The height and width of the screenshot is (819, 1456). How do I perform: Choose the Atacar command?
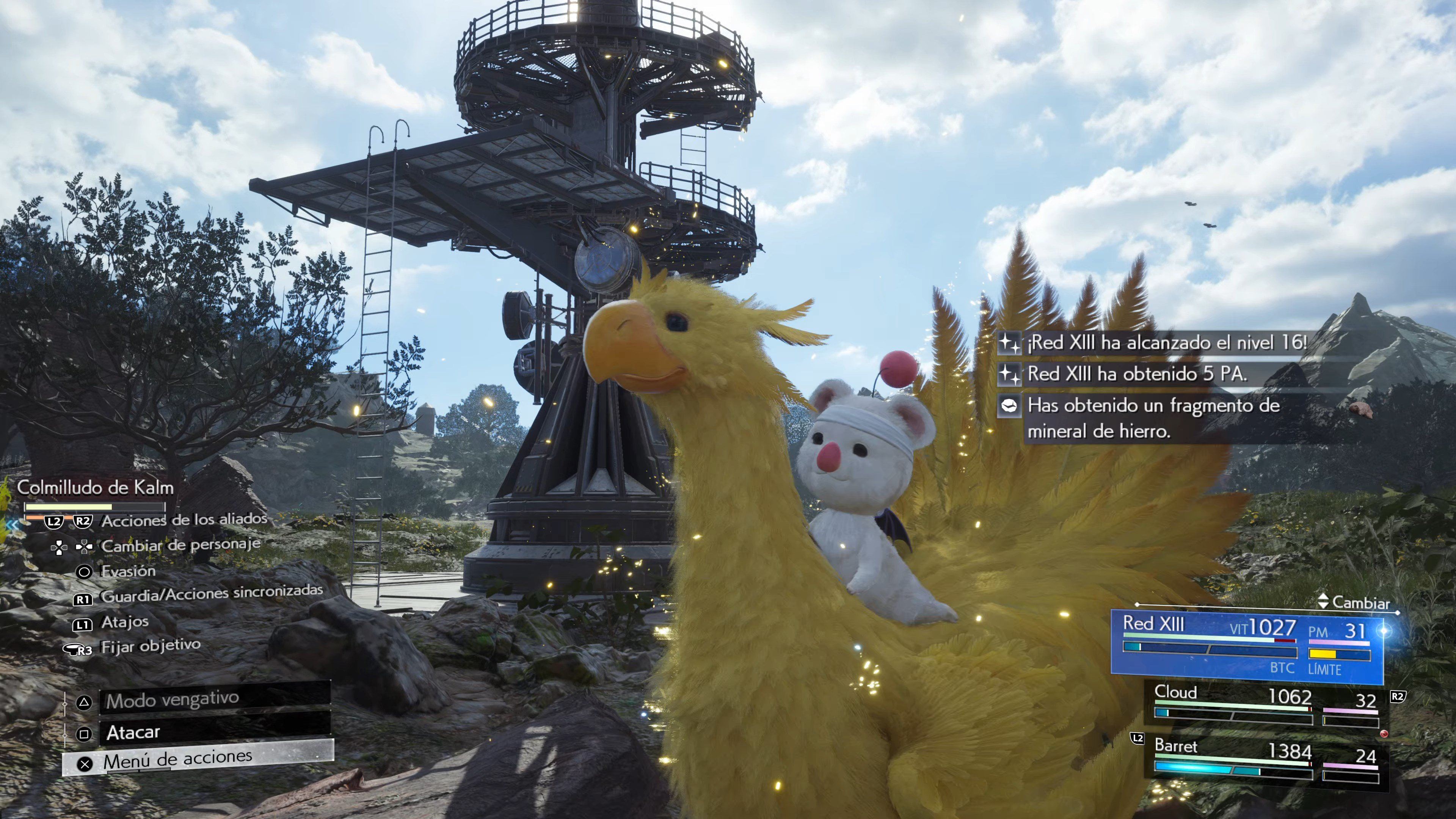point(215,732)
